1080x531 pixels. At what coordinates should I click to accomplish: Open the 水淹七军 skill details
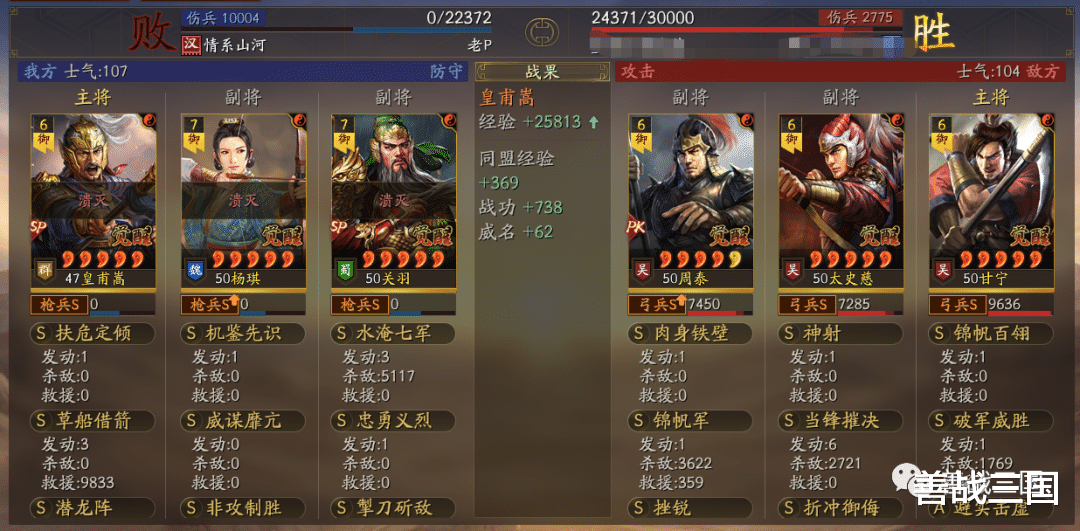[393, 333]
